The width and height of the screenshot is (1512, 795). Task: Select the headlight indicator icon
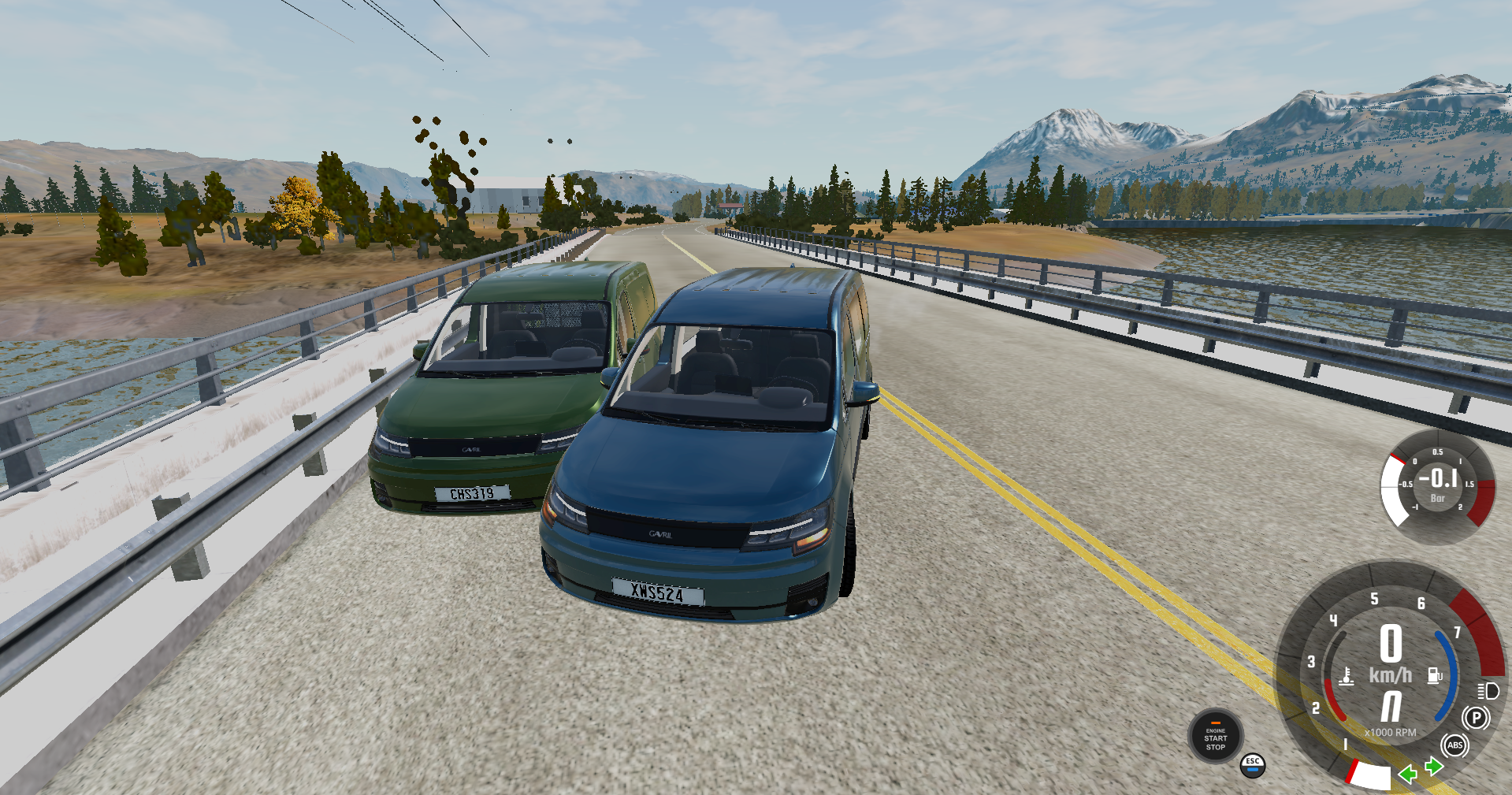click(1488, 691)
